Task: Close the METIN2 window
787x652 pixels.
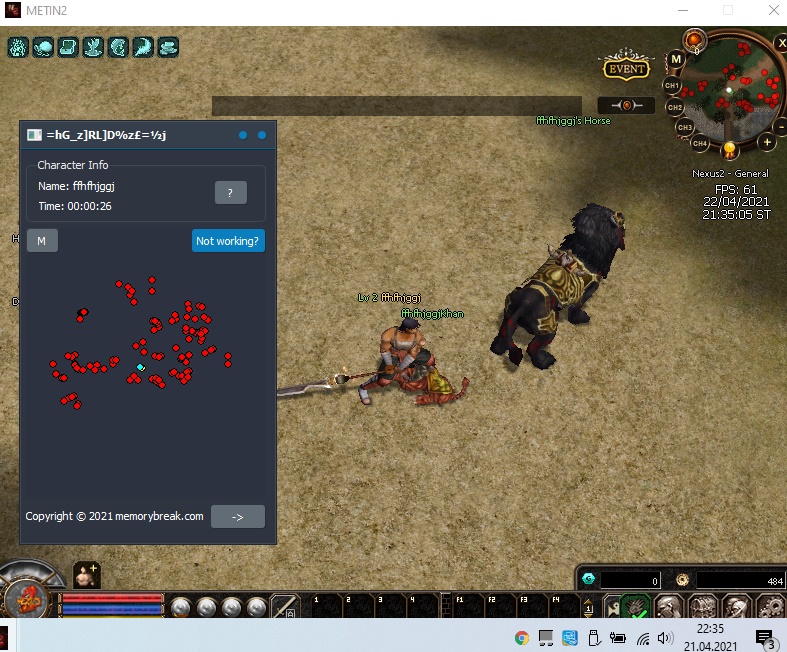Action: click(x=772, y=11)
